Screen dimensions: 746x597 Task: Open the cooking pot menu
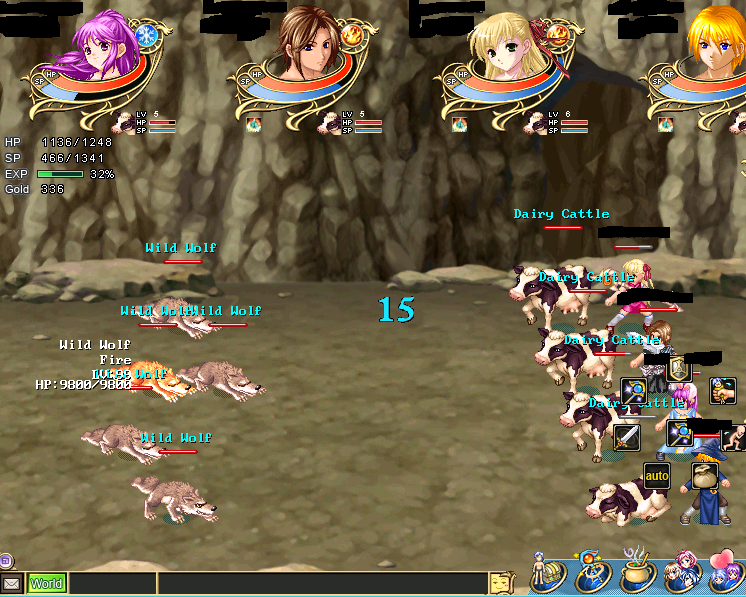point(638,573)
